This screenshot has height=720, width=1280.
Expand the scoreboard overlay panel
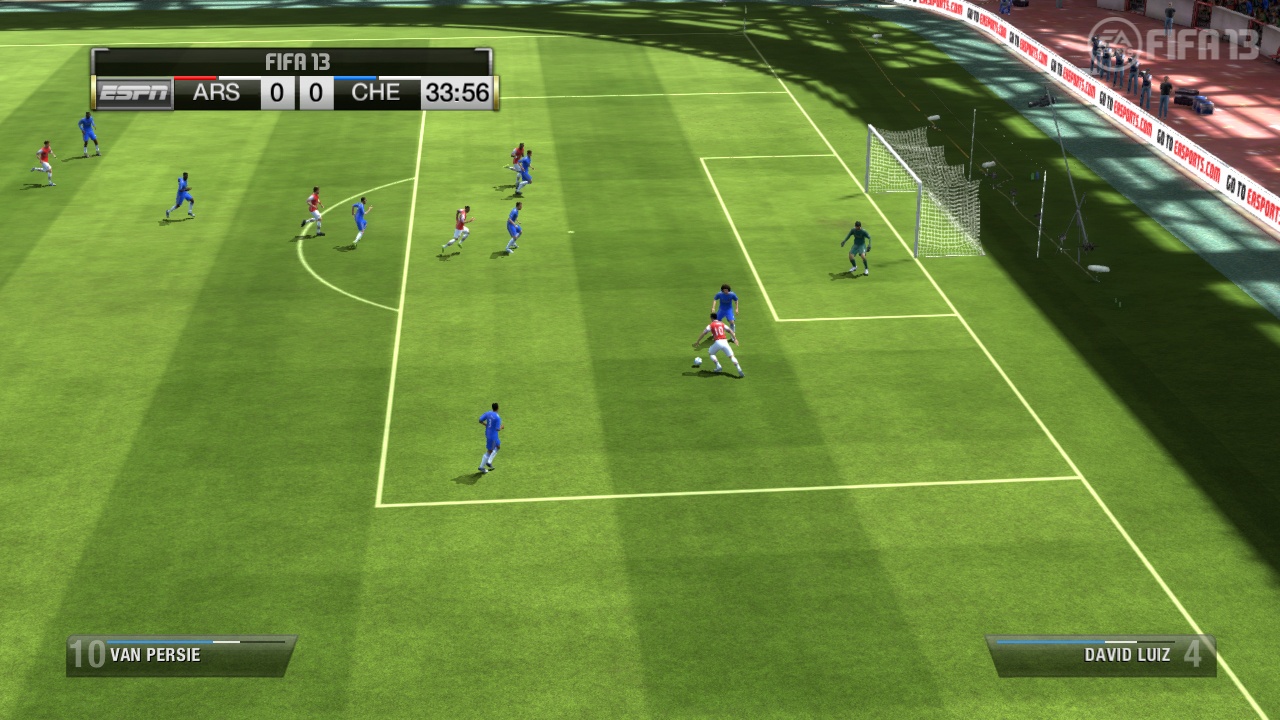pos(293,77)
